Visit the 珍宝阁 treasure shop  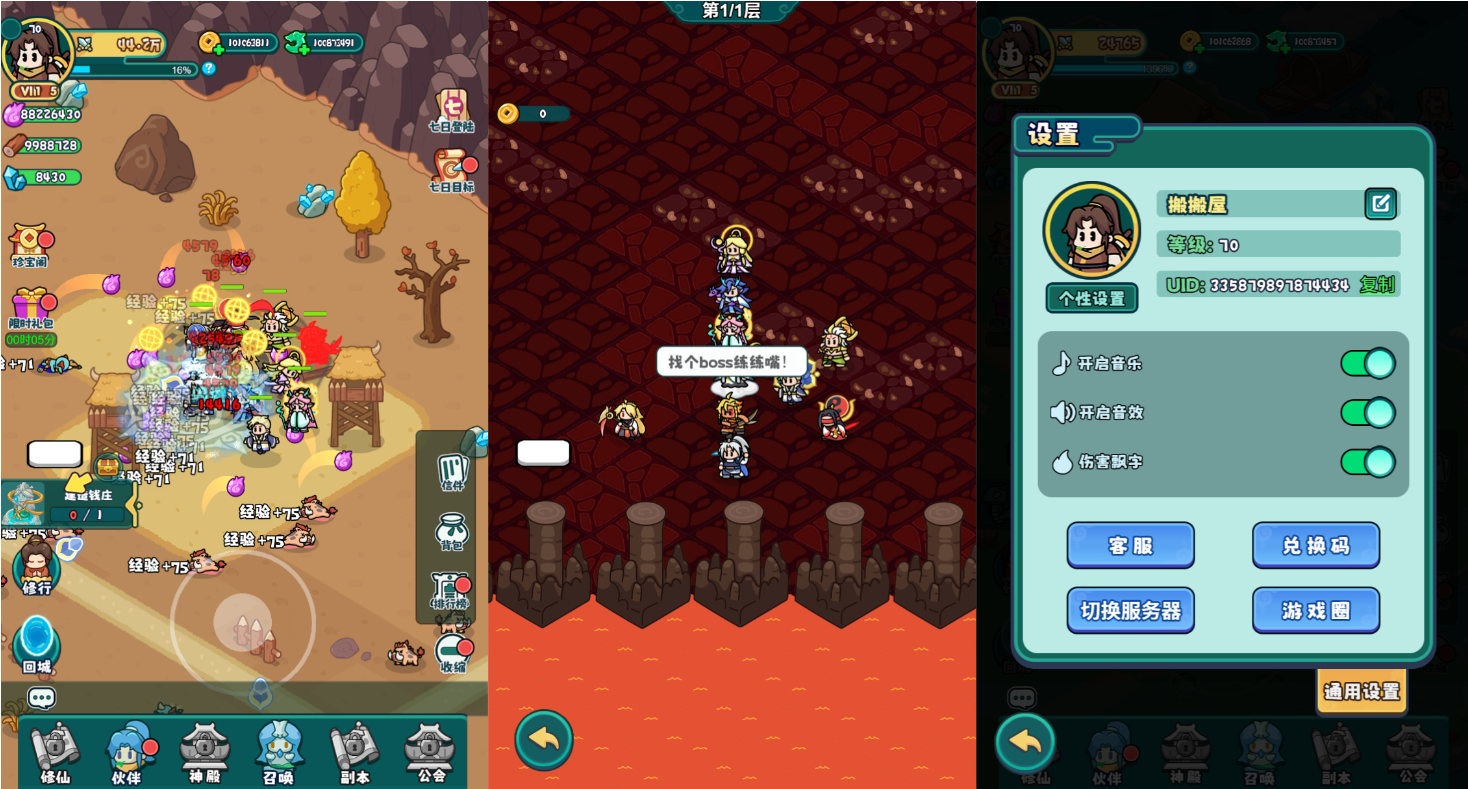[29, 245]
